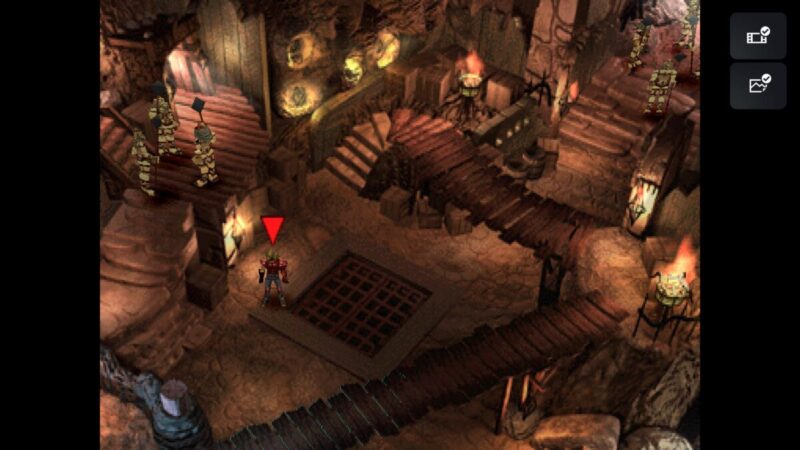Click the video clip capture button
Image resolution: width=800 pixels, height=450 pixels.
click(757, 37)
